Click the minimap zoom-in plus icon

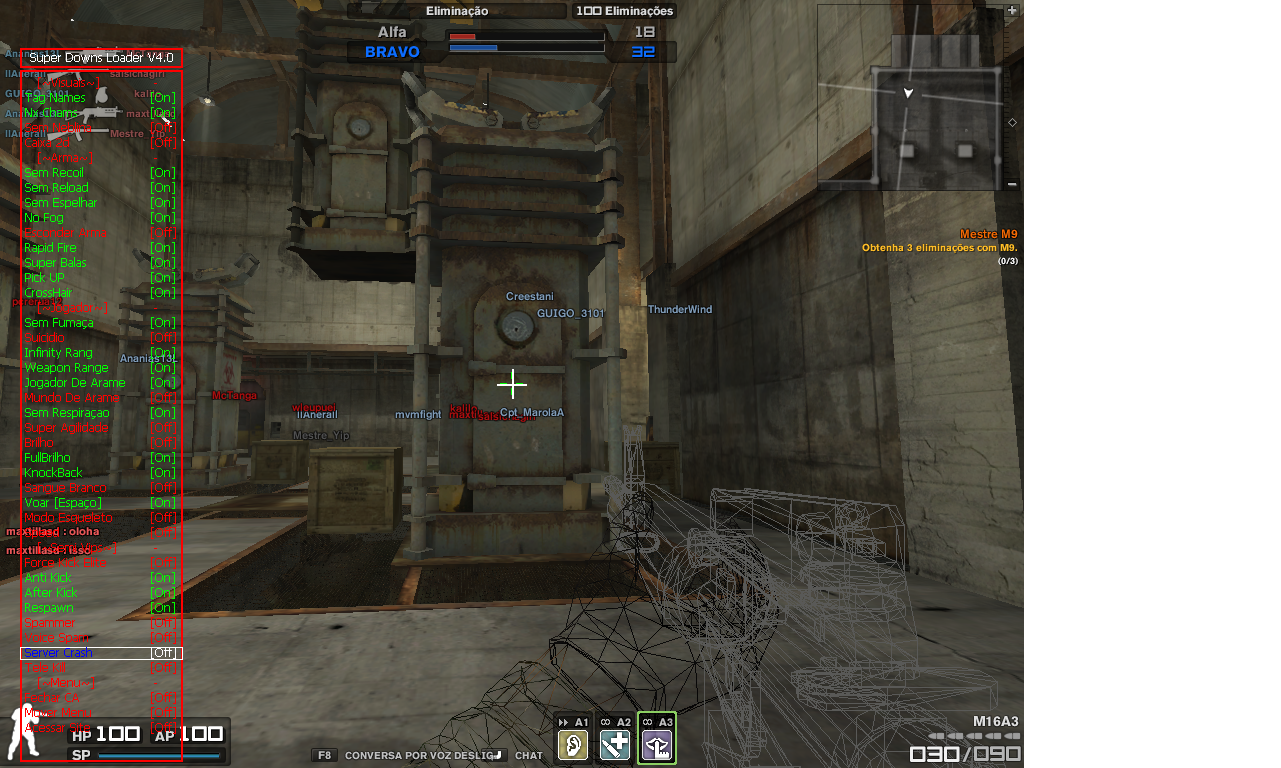click(1011, 10)
